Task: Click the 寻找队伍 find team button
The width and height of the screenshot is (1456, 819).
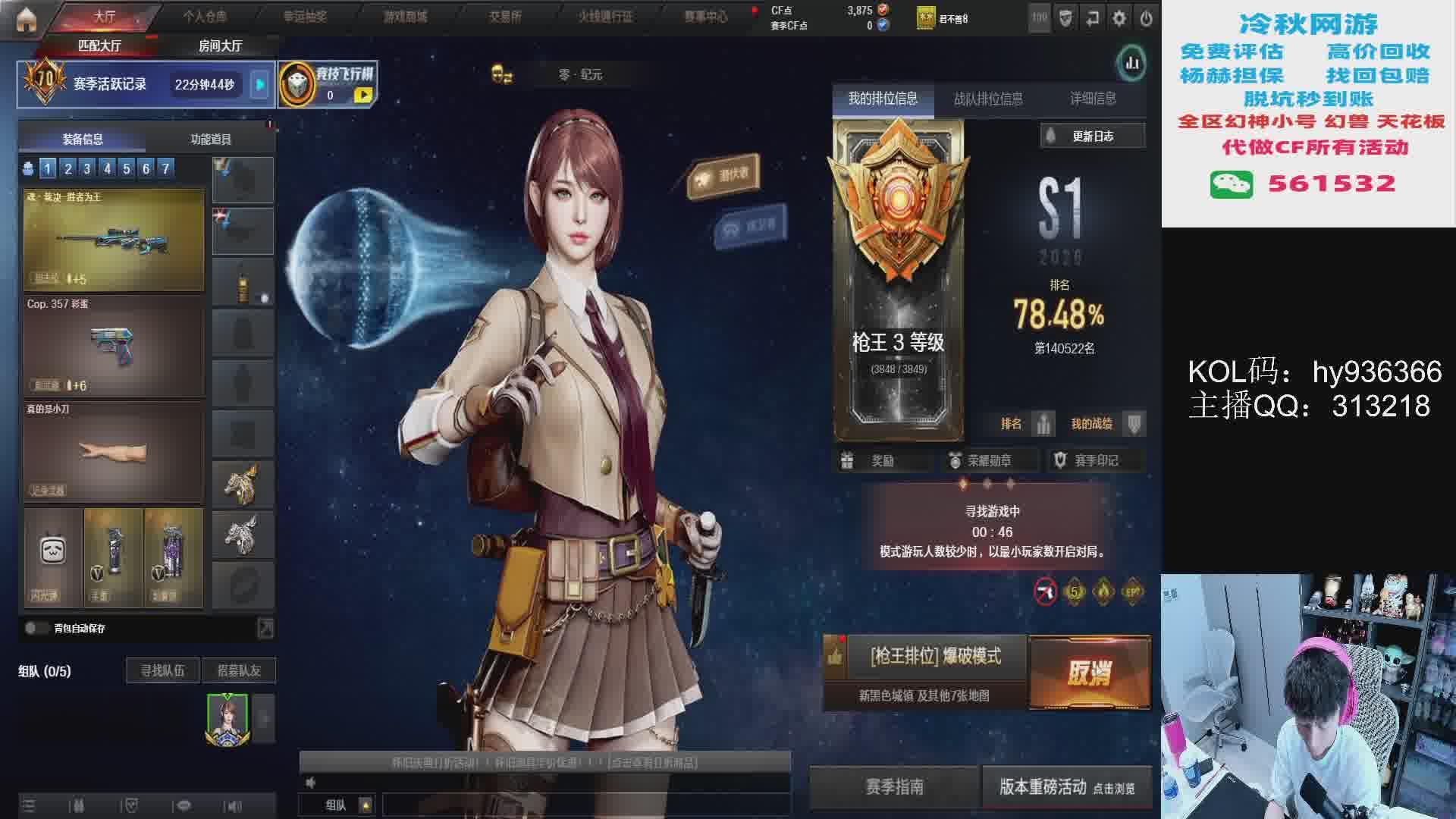Action: 162,670
